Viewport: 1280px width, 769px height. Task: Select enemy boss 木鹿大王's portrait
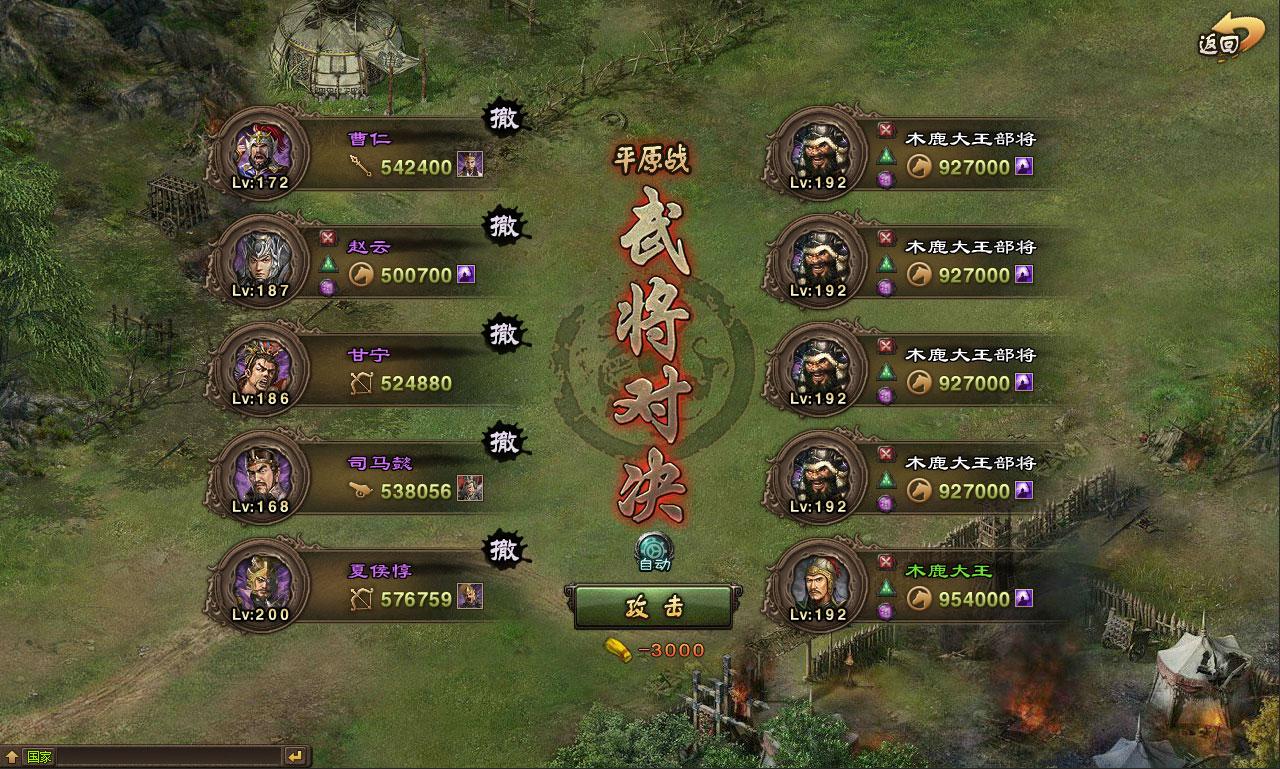[818, 585]
